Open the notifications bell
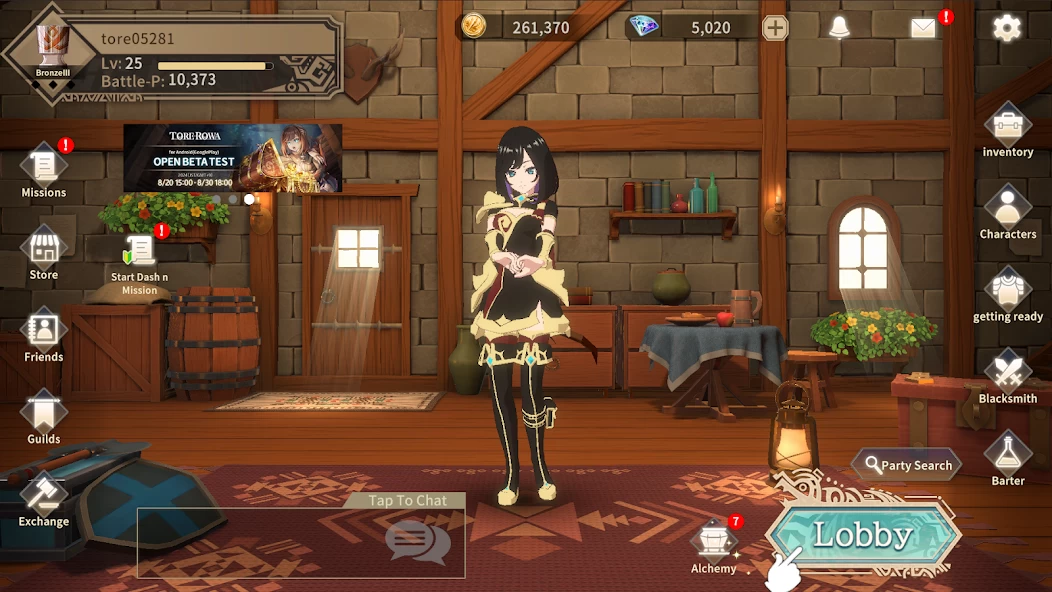This screenshot has width=1052, height=592. [x=839, y=27]
